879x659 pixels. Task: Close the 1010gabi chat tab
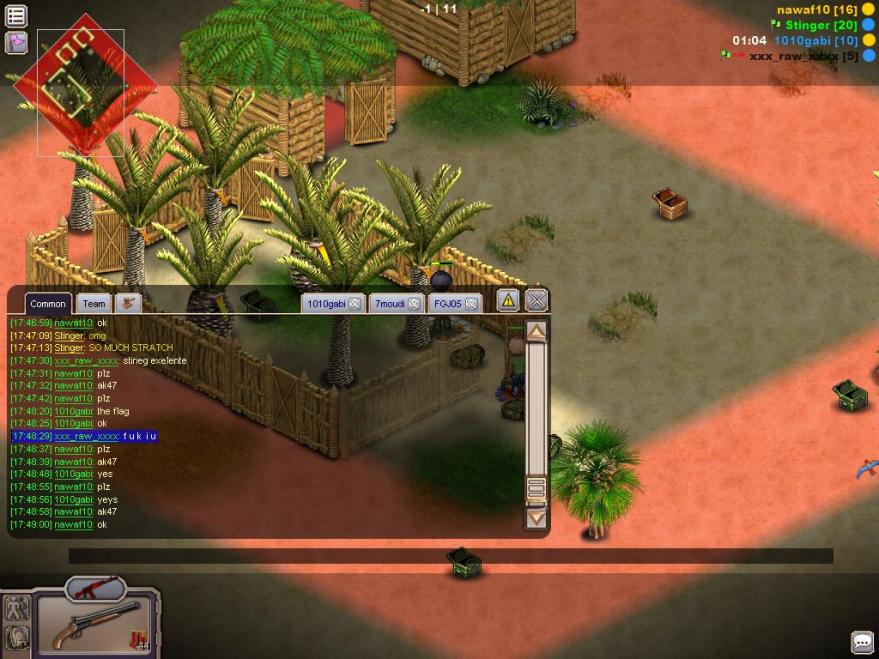[354, 303]
